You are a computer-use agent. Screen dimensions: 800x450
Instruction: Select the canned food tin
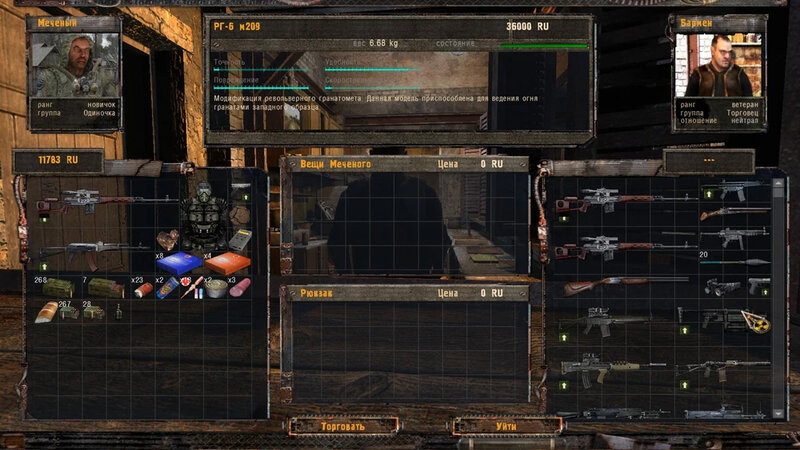213,288
